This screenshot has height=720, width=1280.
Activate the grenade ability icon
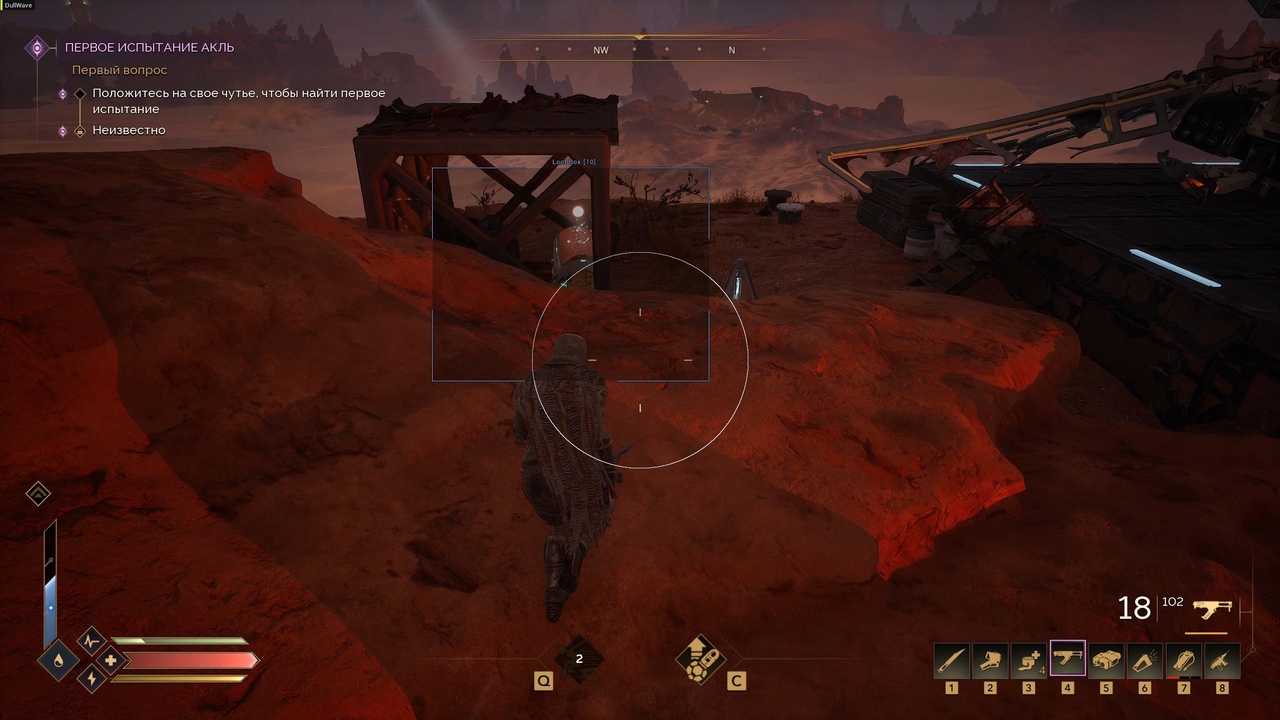[x=700, y=658]
